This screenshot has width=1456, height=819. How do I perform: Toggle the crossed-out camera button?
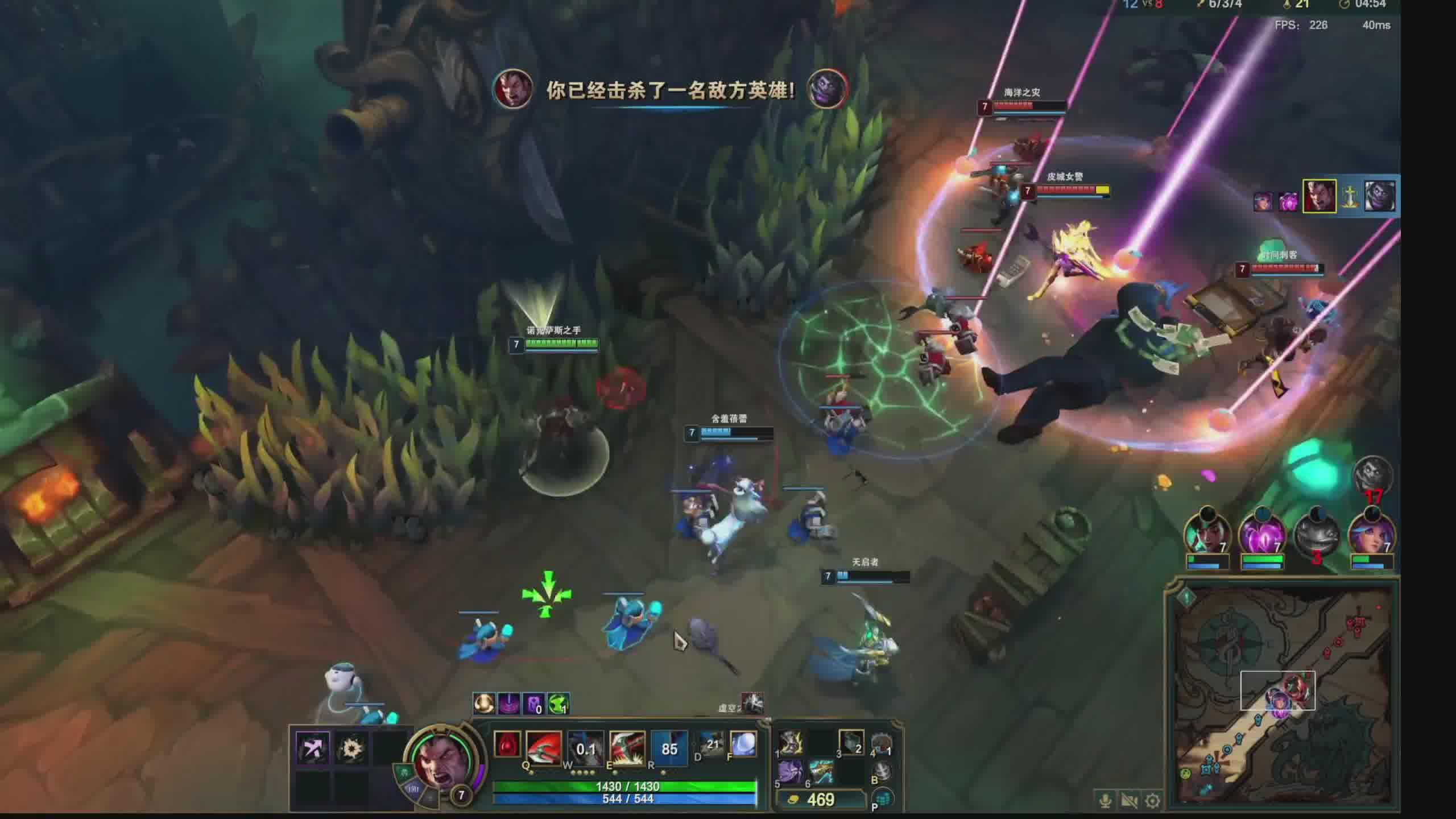pos(1129,801)
